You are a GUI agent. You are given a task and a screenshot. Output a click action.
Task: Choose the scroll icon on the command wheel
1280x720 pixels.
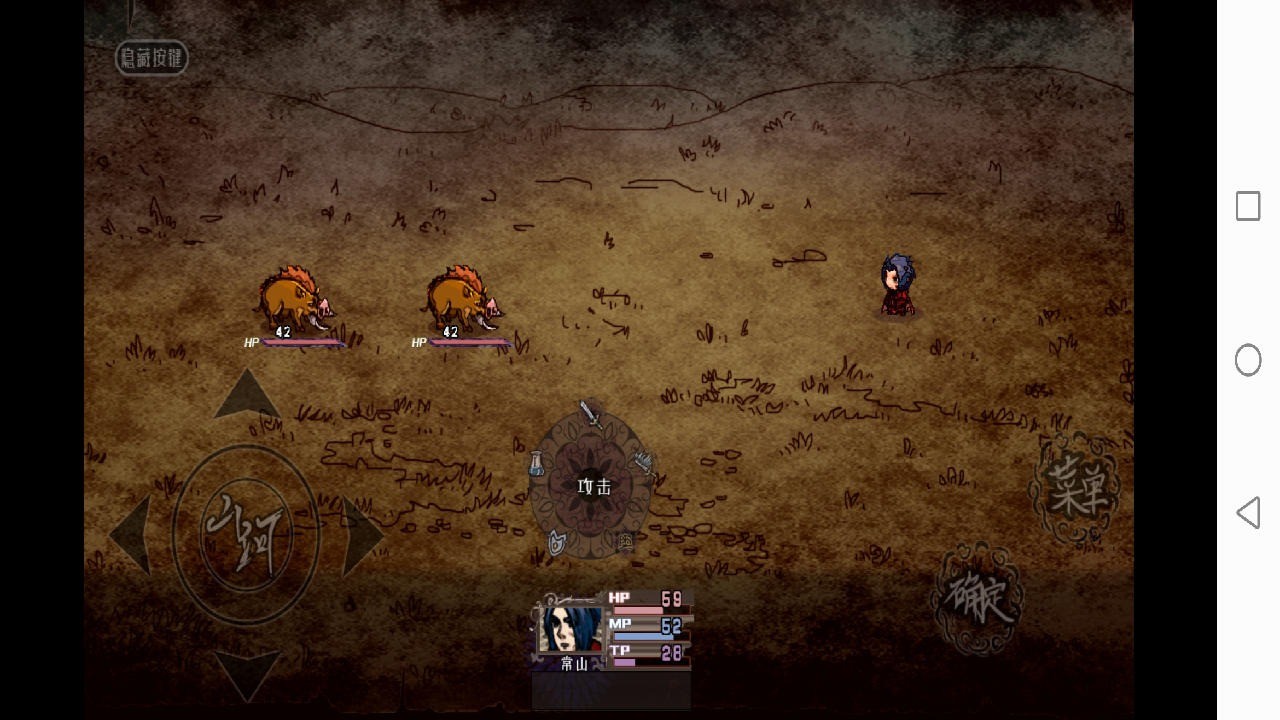click(x=626, y=542)
